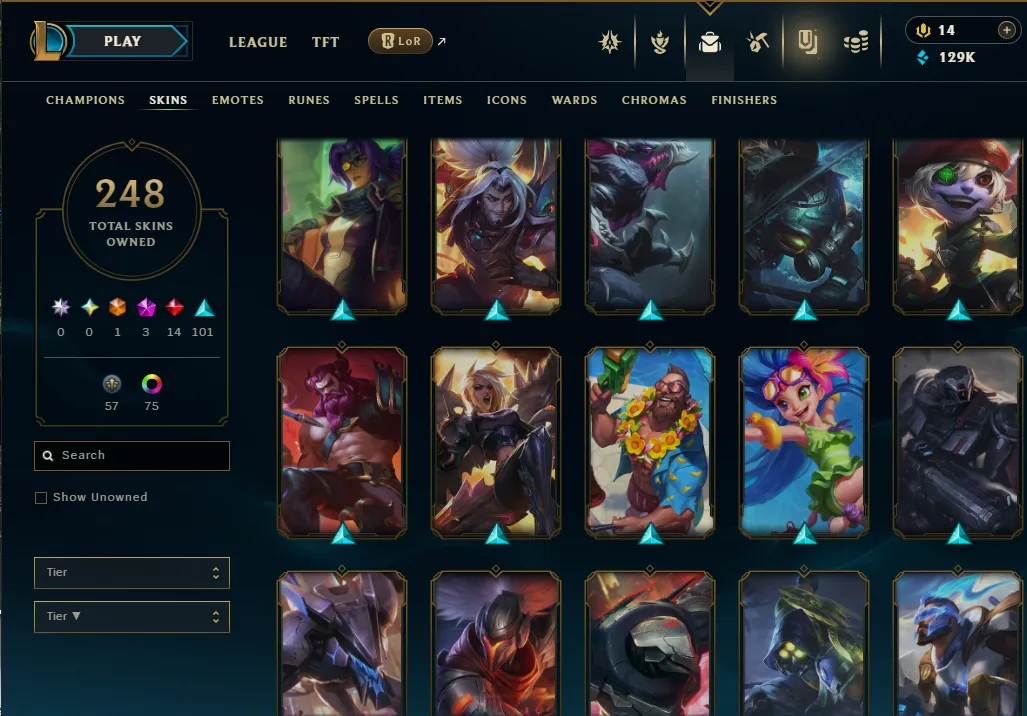The width and height of the screenshot is (1027, 716).
Task: Choose the pink-haired girl in green swimsuit skin
Action: [804, 440]
